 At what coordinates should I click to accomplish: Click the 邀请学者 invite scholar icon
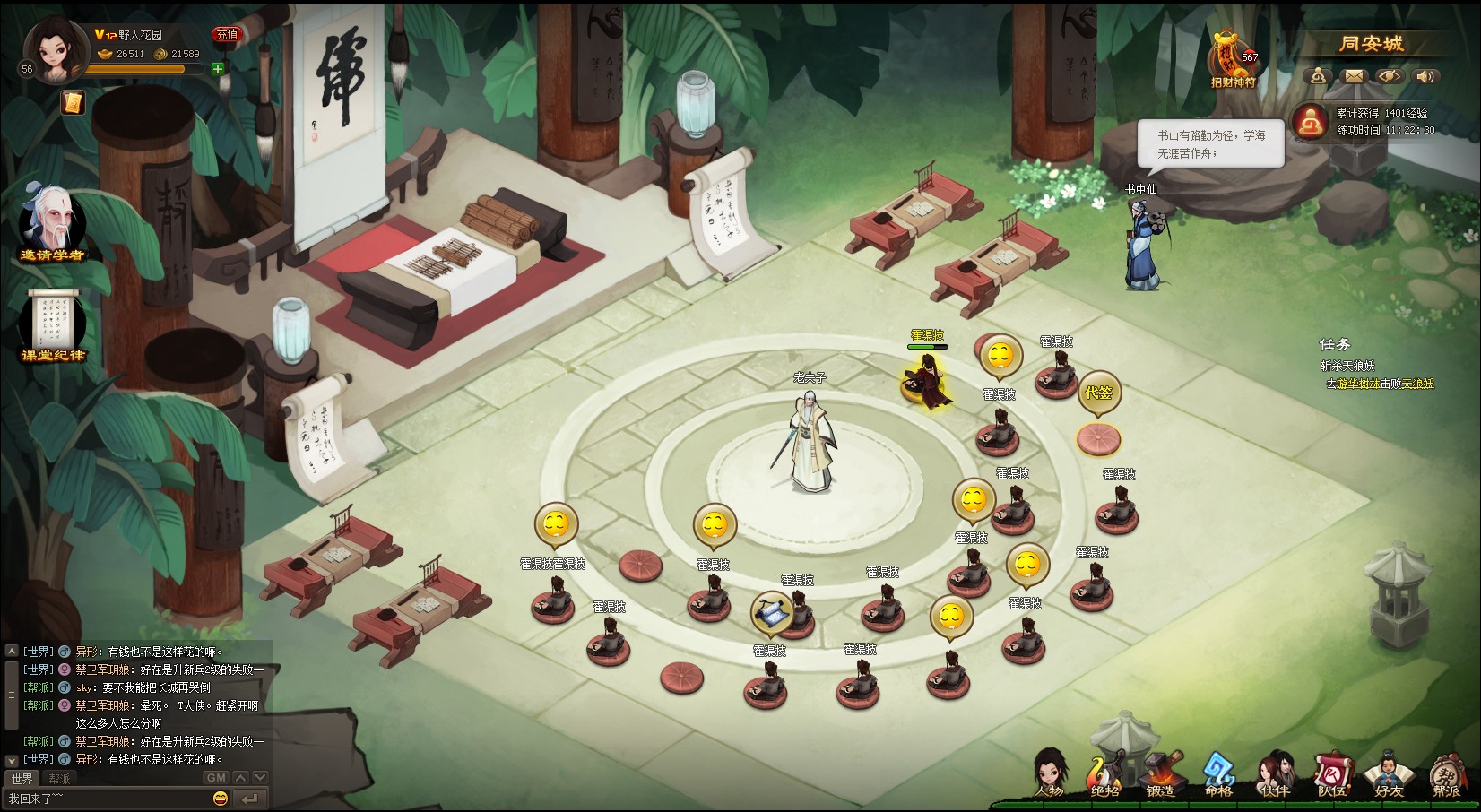click(52, 224)
